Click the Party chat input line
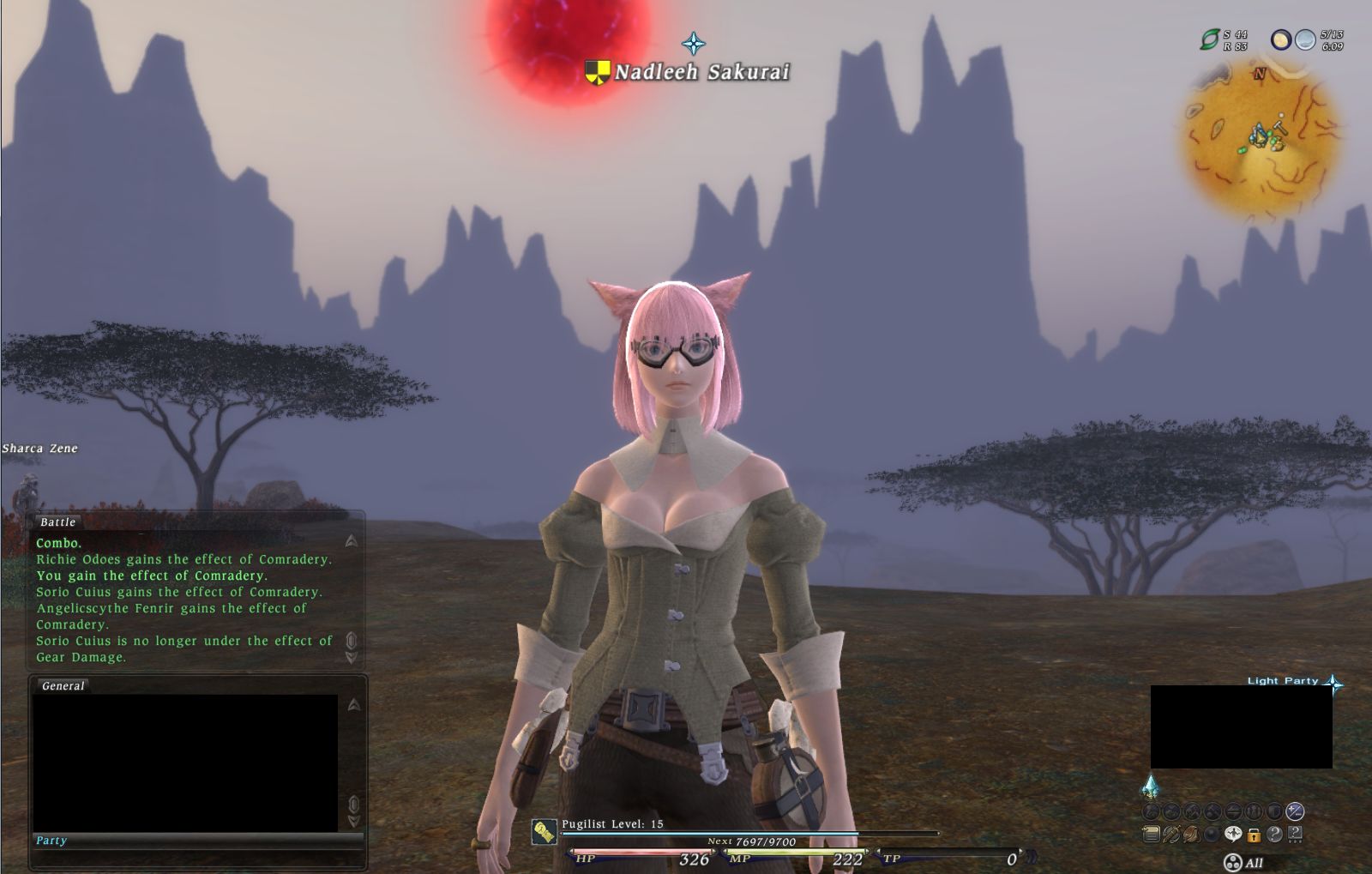Image resolution: width=1372 pixels, height=874 pixels. [x=197, y=841]
